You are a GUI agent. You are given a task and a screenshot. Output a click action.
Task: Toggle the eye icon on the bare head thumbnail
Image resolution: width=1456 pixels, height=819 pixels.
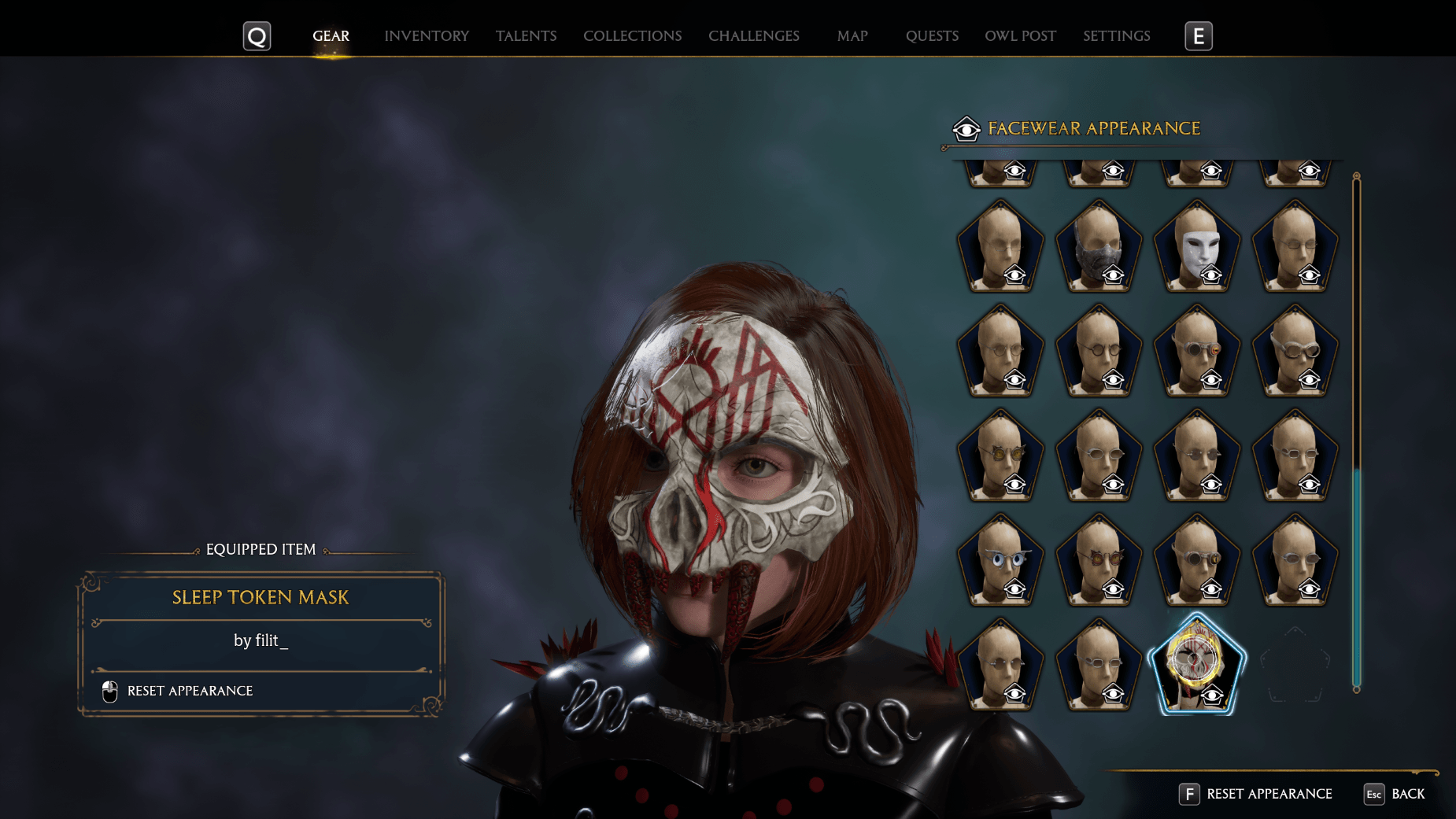pyautogui.click(x=1015, y=274)
